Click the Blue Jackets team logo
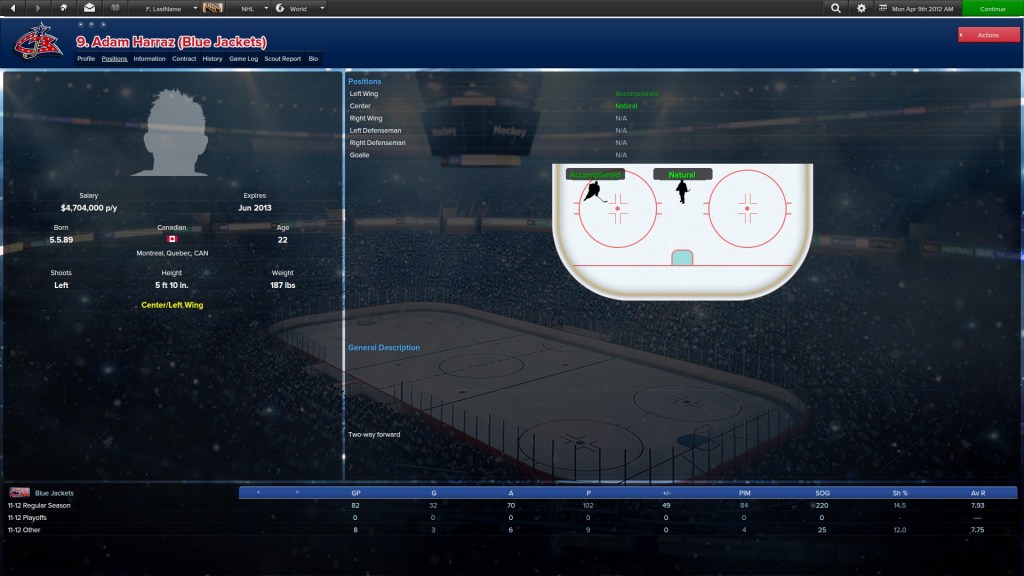The height and width of the screenshot is (576, 1024). tap(37, 41)
